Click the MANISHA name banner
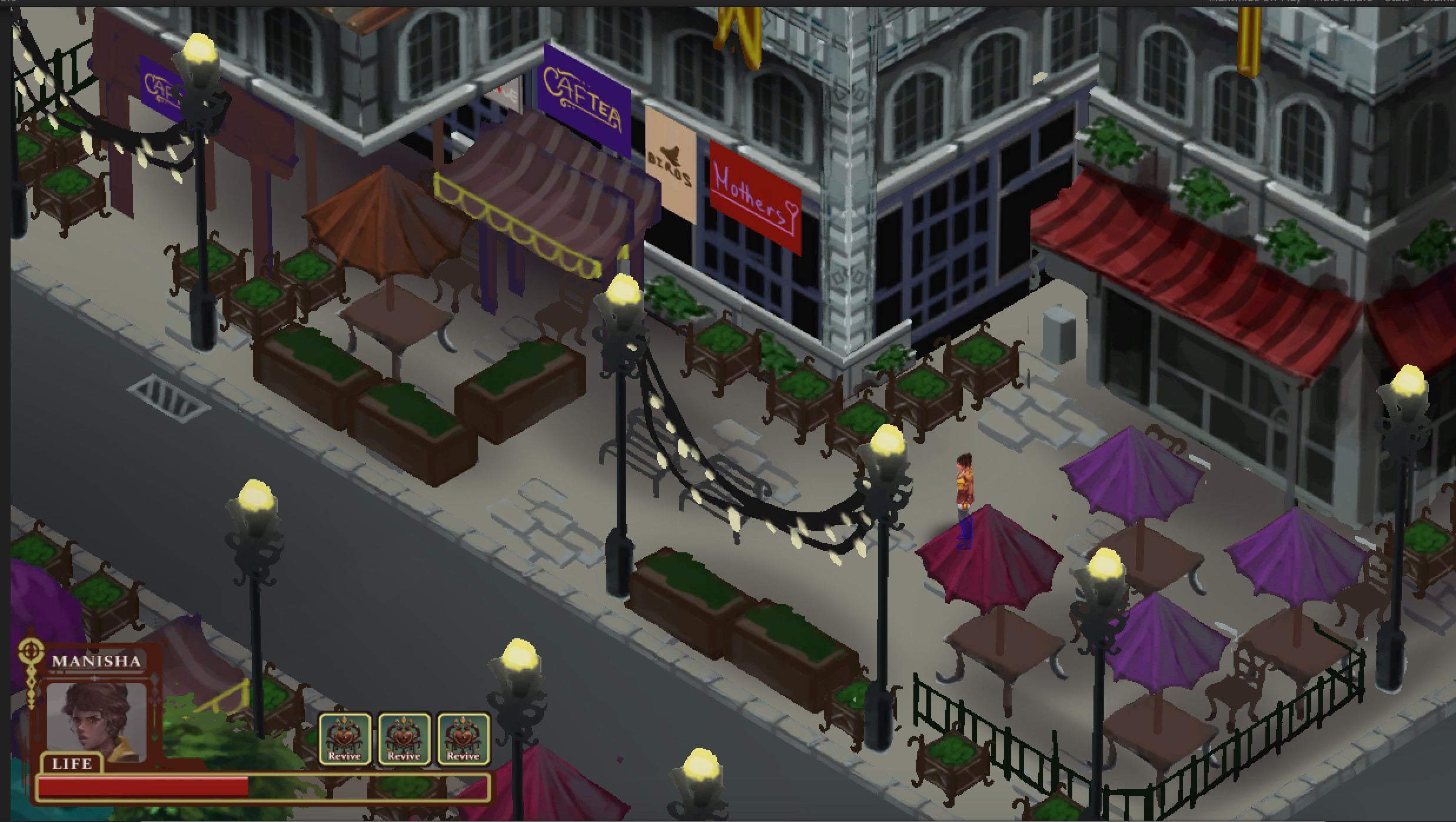 pyautogui.click(x=96, y=661)
